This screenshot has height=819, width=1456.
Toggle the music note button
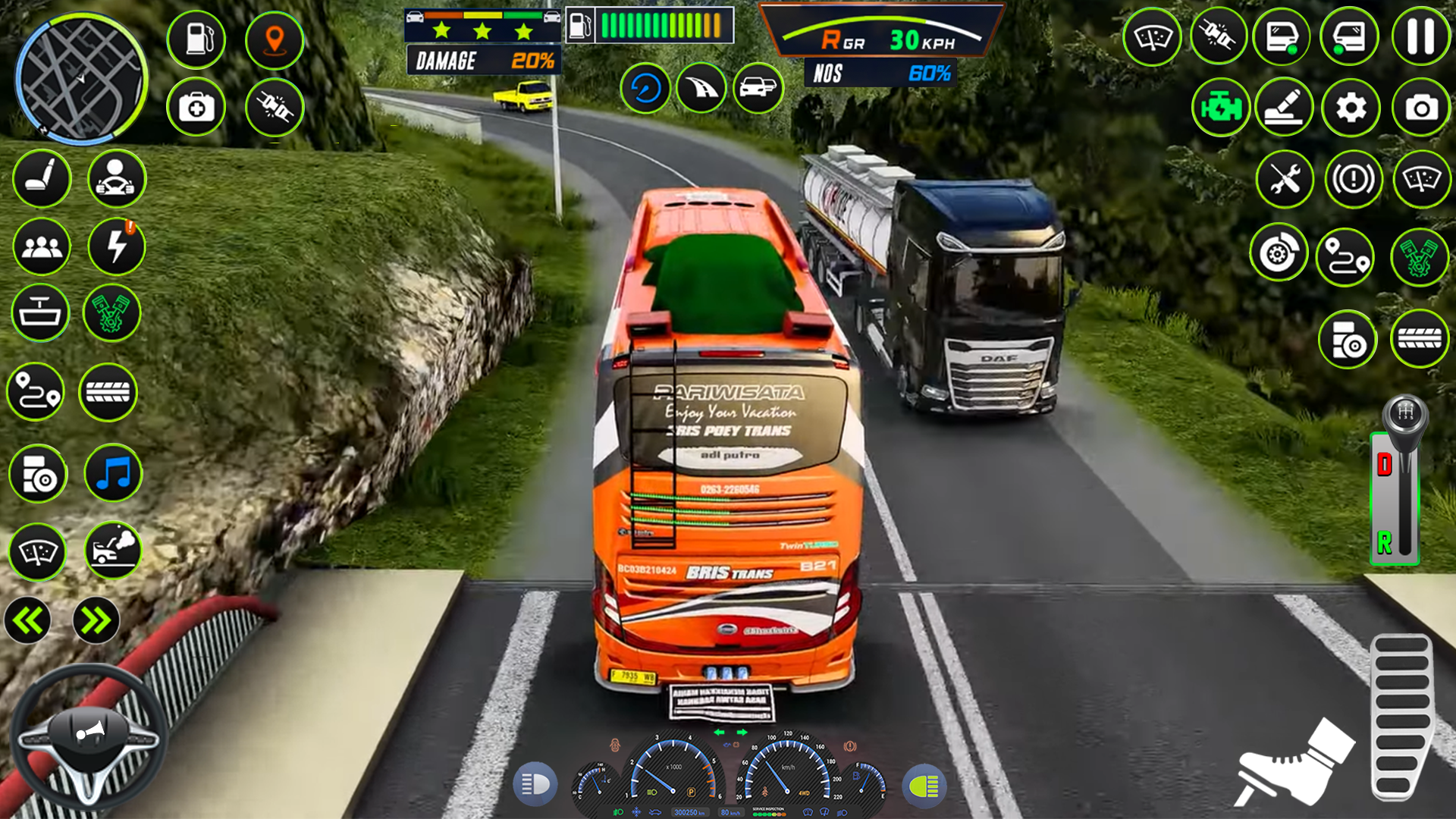click(x=114, y=474)
